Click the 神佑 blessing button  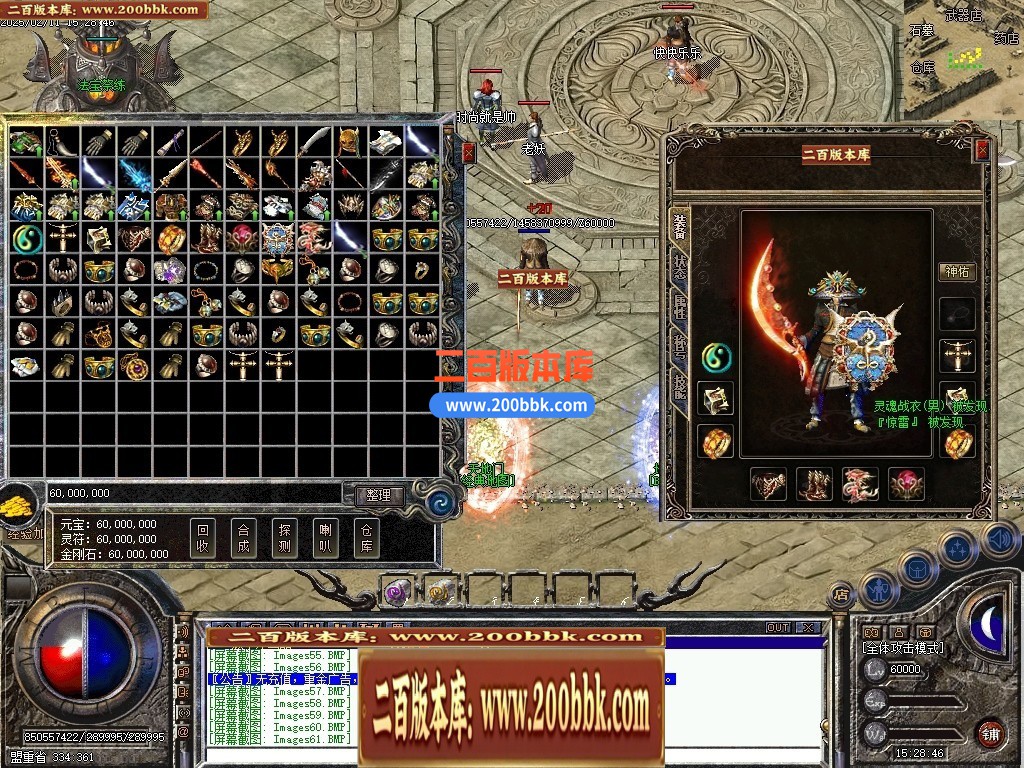point(957,271)
